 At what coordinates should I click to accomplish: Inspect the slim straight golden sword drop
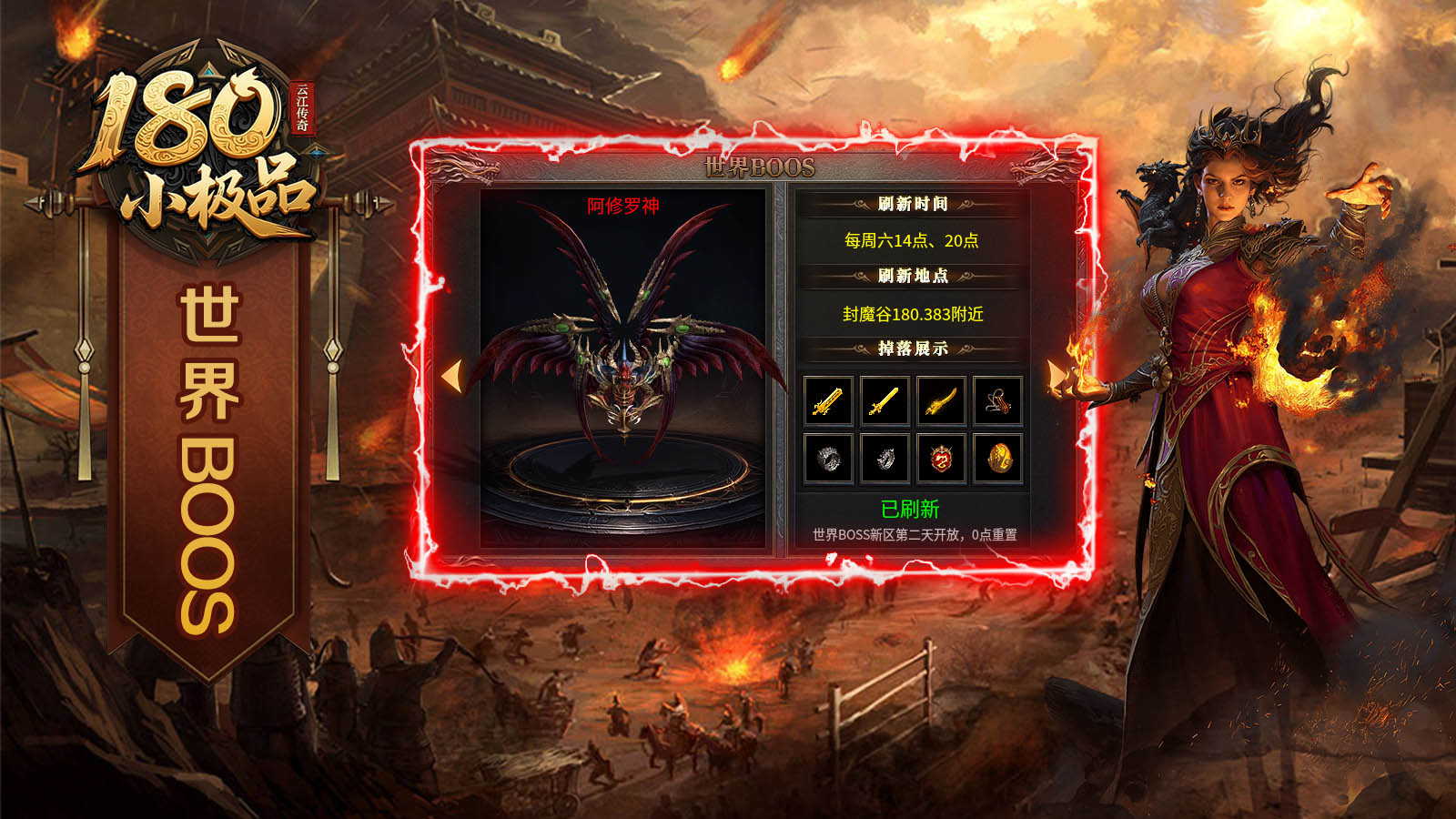point(885,401)
